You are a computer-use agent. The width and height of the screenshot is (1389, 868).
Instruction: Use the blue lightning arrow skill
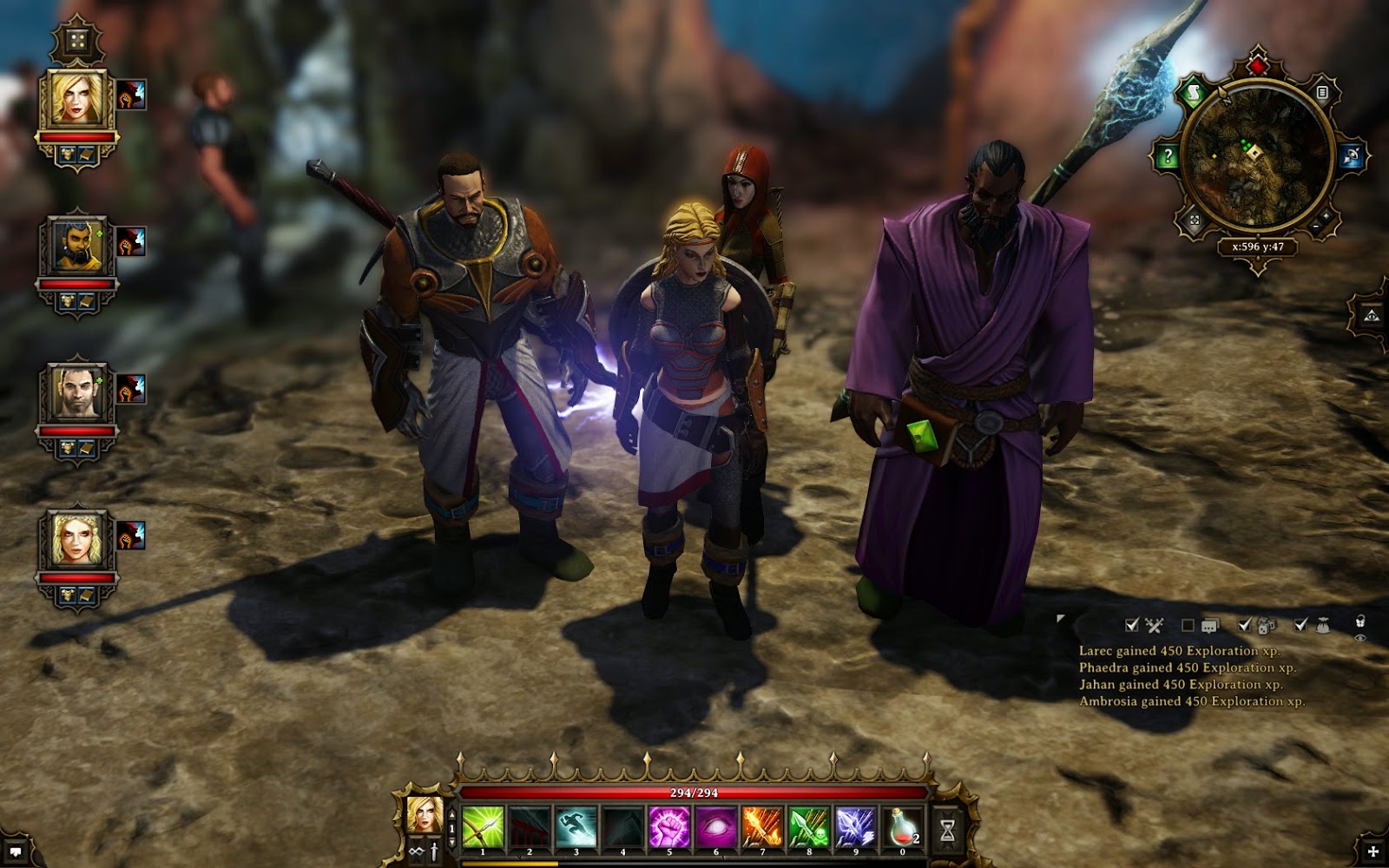click(856, 827)
